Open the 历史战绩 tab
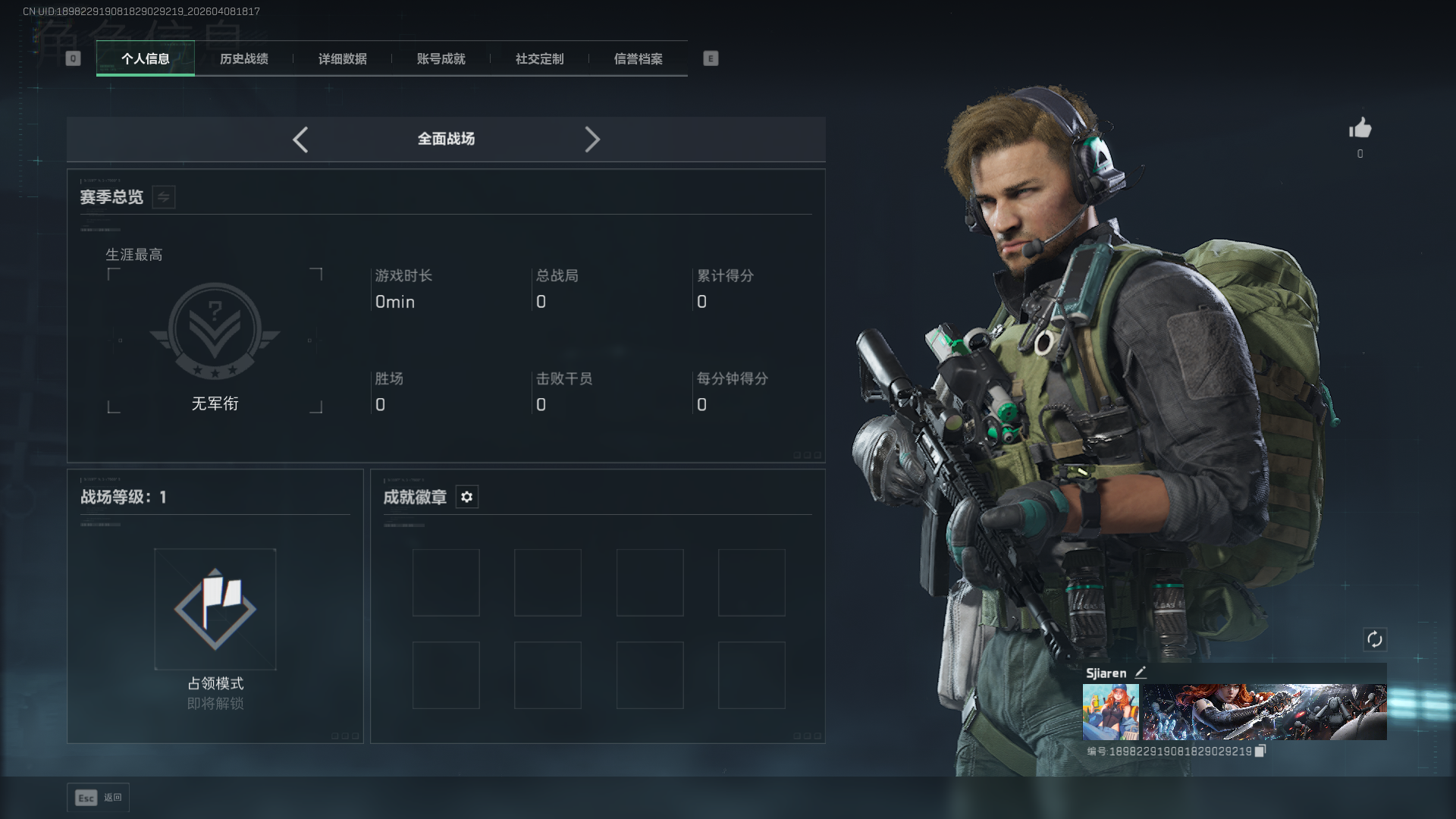 tap(243, 58)
